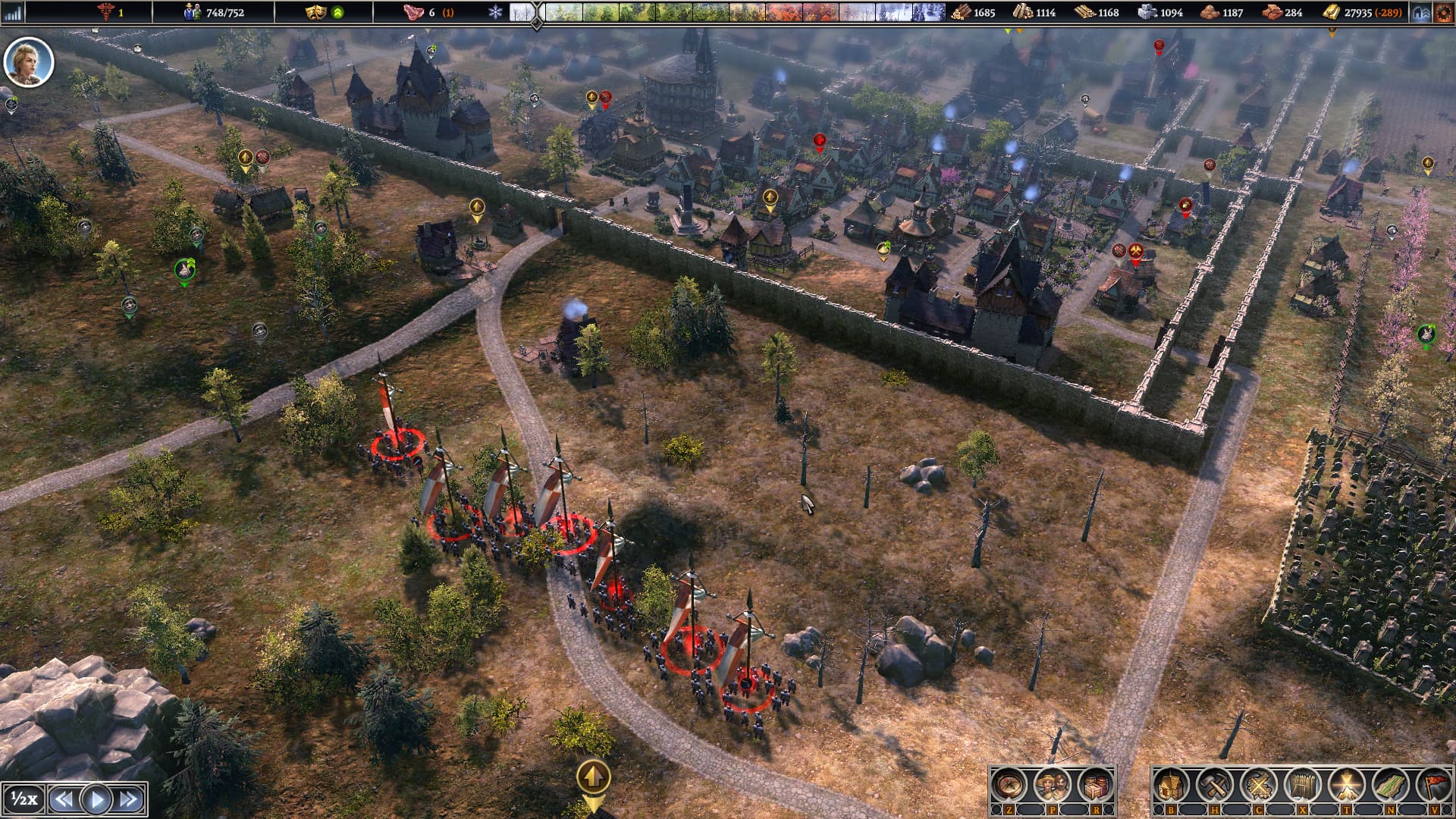Open the crates and barrels resources panel

(1095, 786)
